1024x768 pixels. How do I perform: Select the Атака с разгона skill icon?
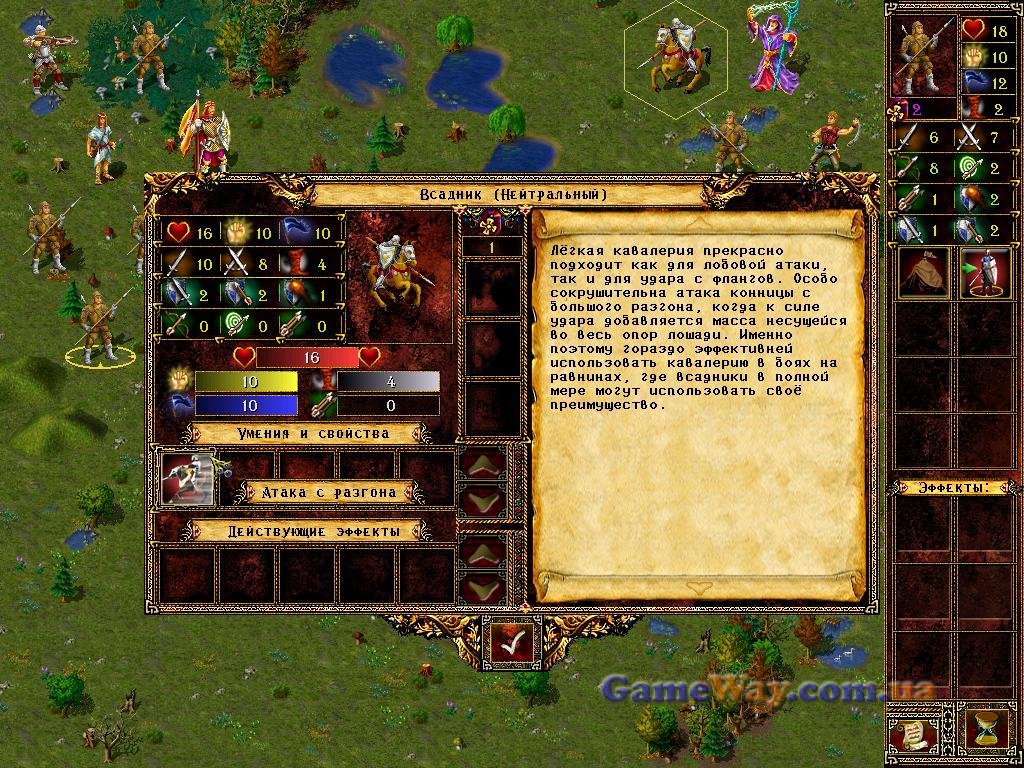[187, 480]
